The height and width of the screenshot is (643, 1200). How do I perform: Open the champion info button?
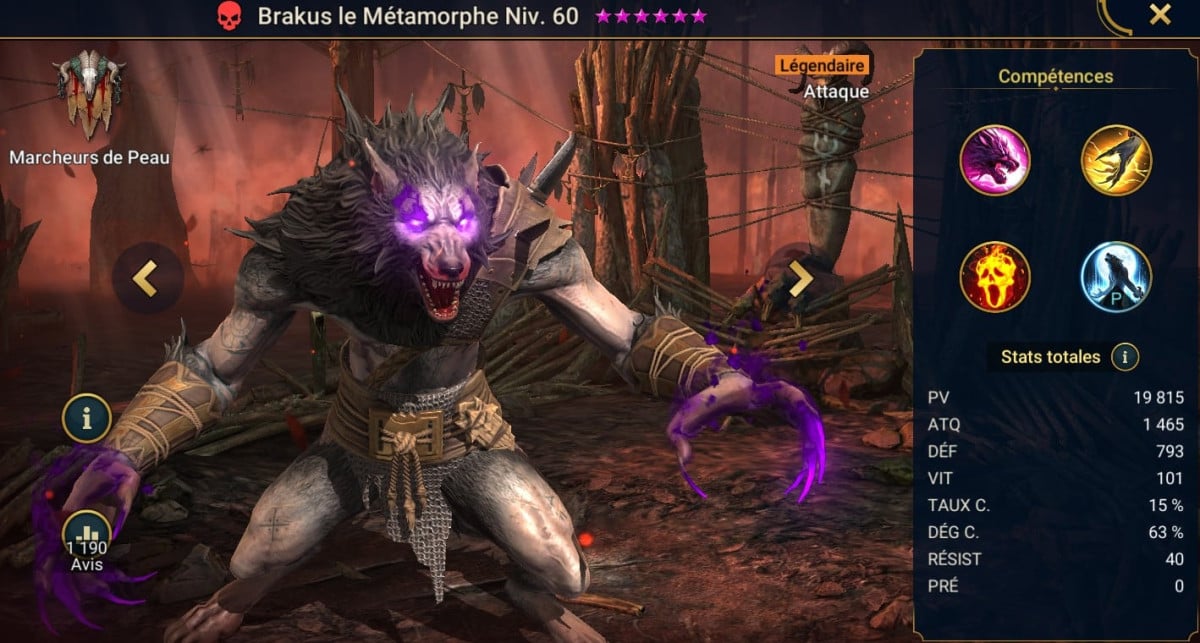(86, 419)
